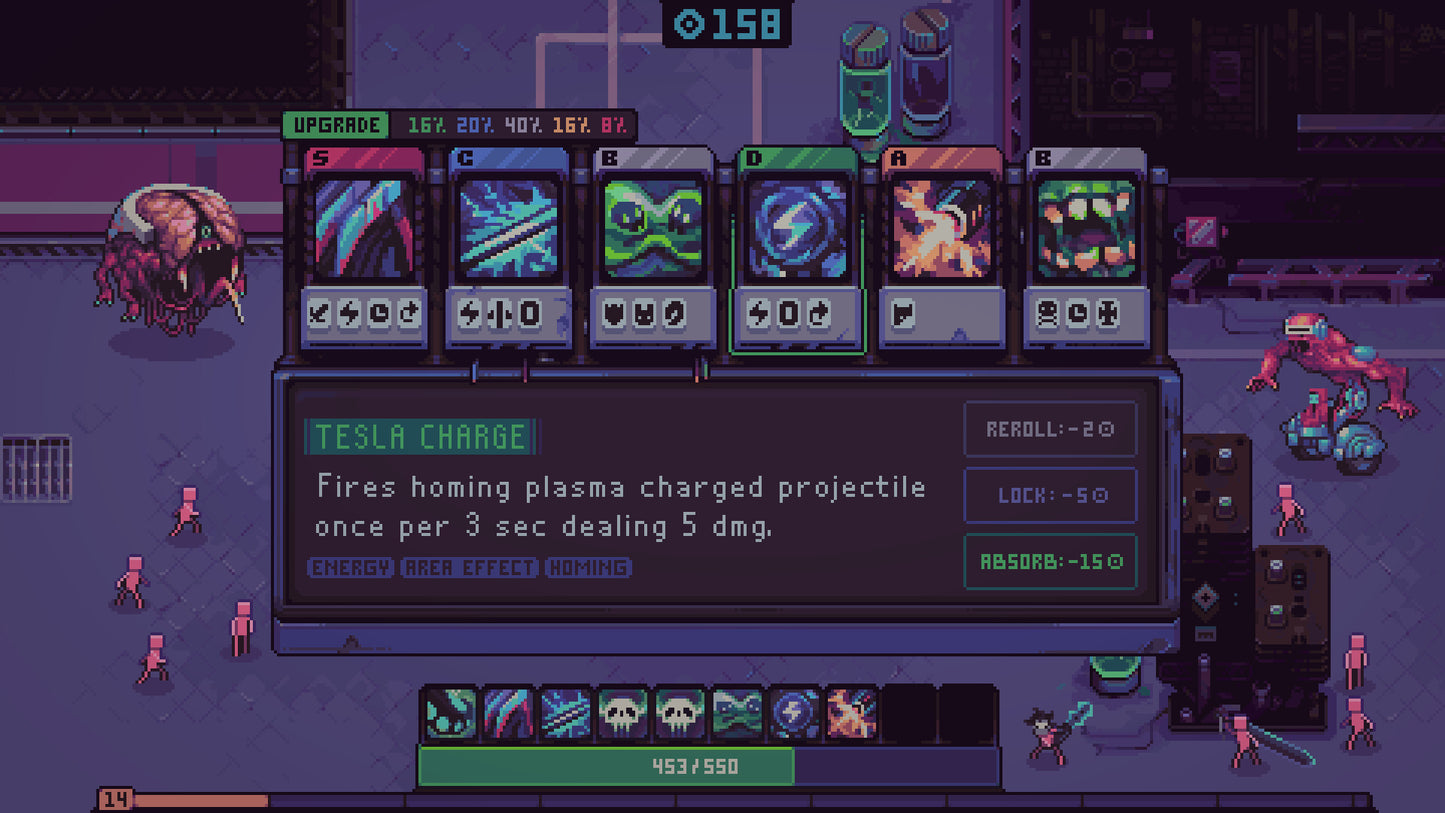Image resolution: width=1445 pixels, height=813 pixels.
Task: Expand the ENERGY tag on the description panel
Action: [350, 568]
